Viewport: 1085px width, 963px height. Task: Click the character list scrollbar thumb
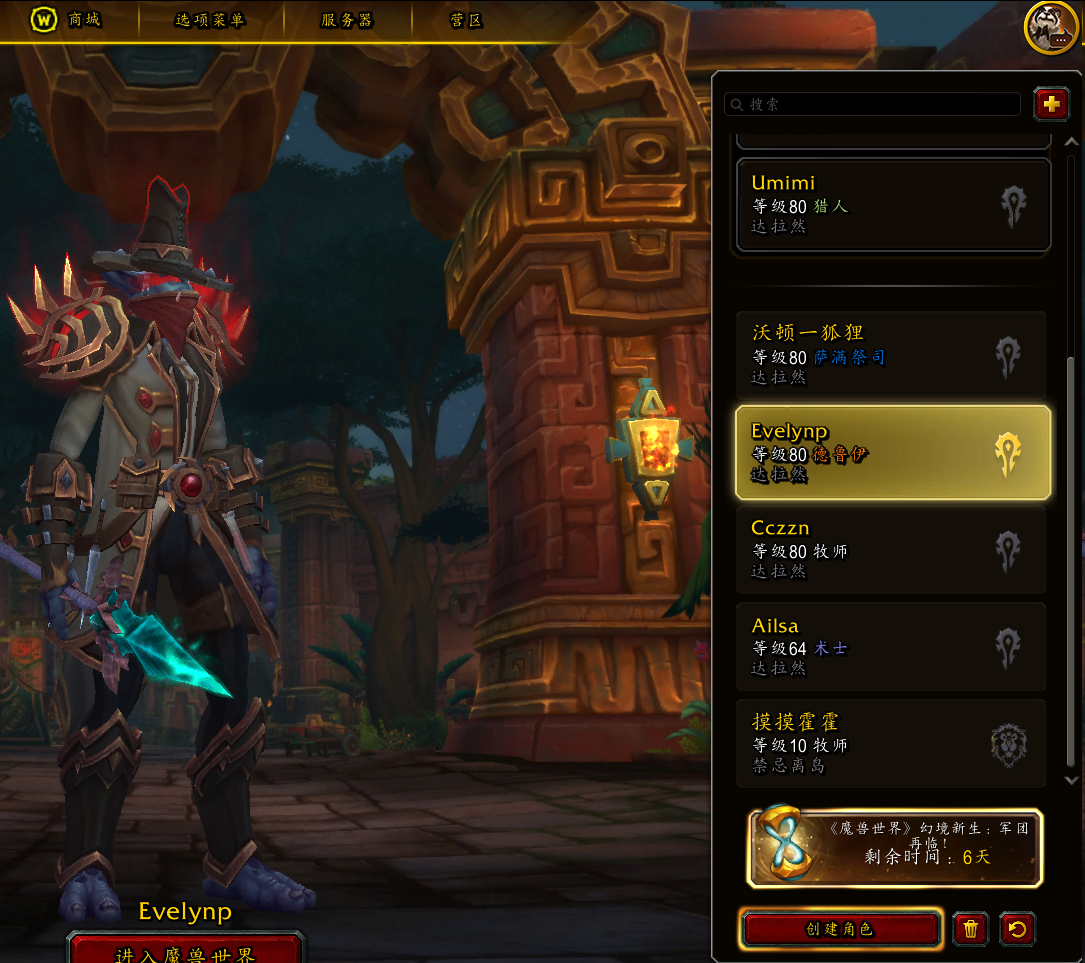1072,560
